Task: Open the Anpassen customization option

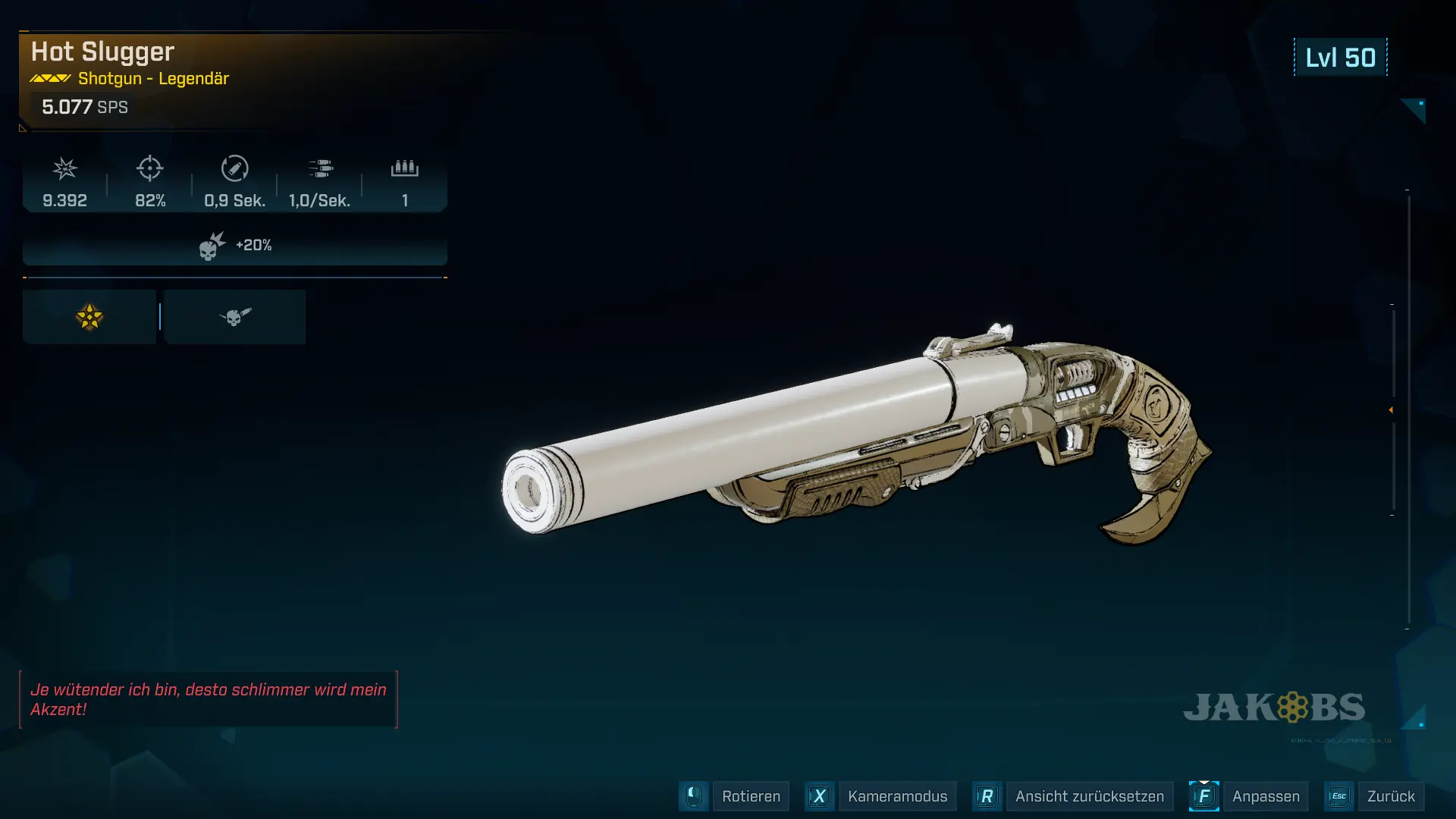Action: pyautogui.click(x=1265, y=796)
